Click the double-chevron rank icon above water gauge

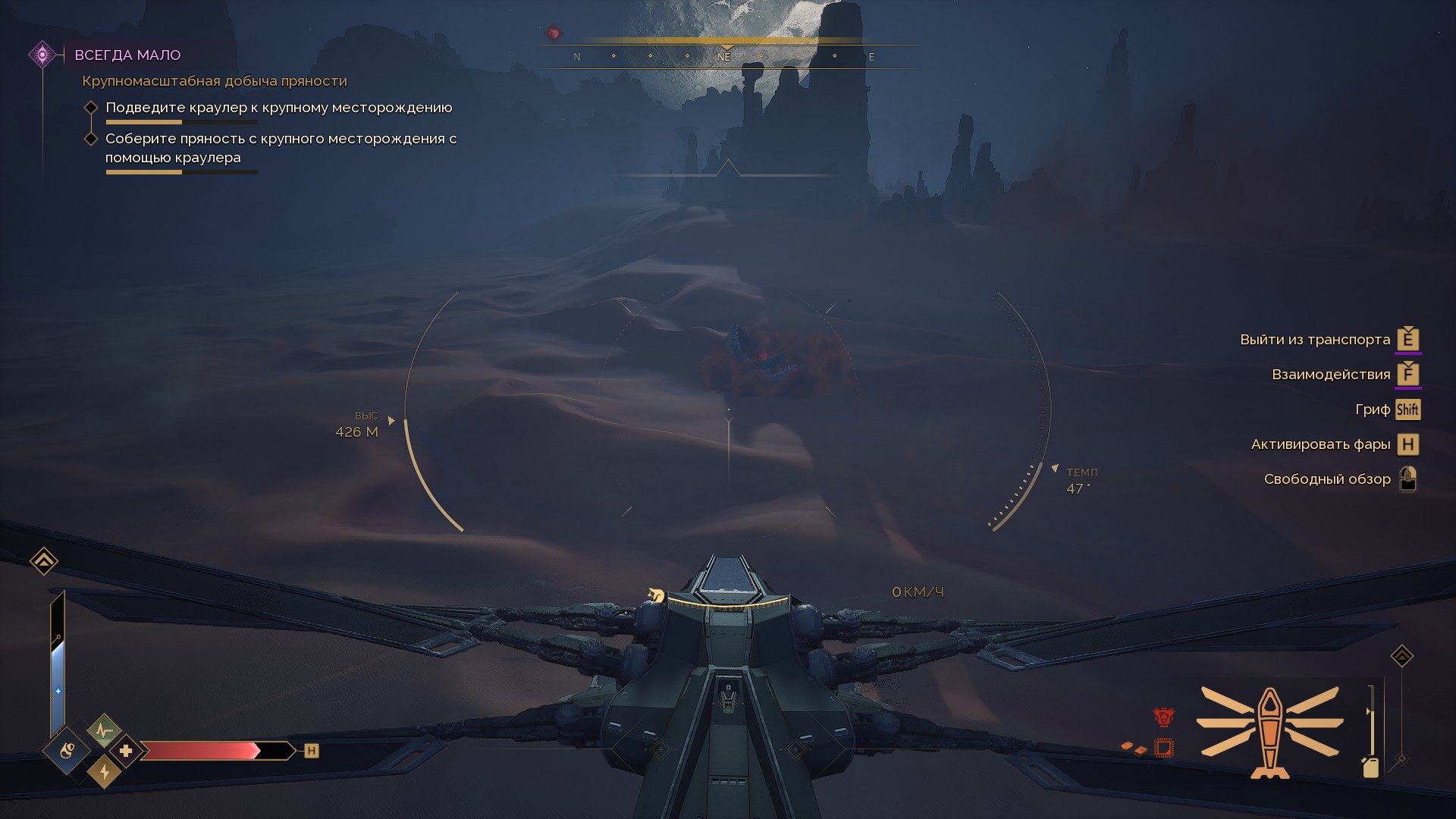44,561
